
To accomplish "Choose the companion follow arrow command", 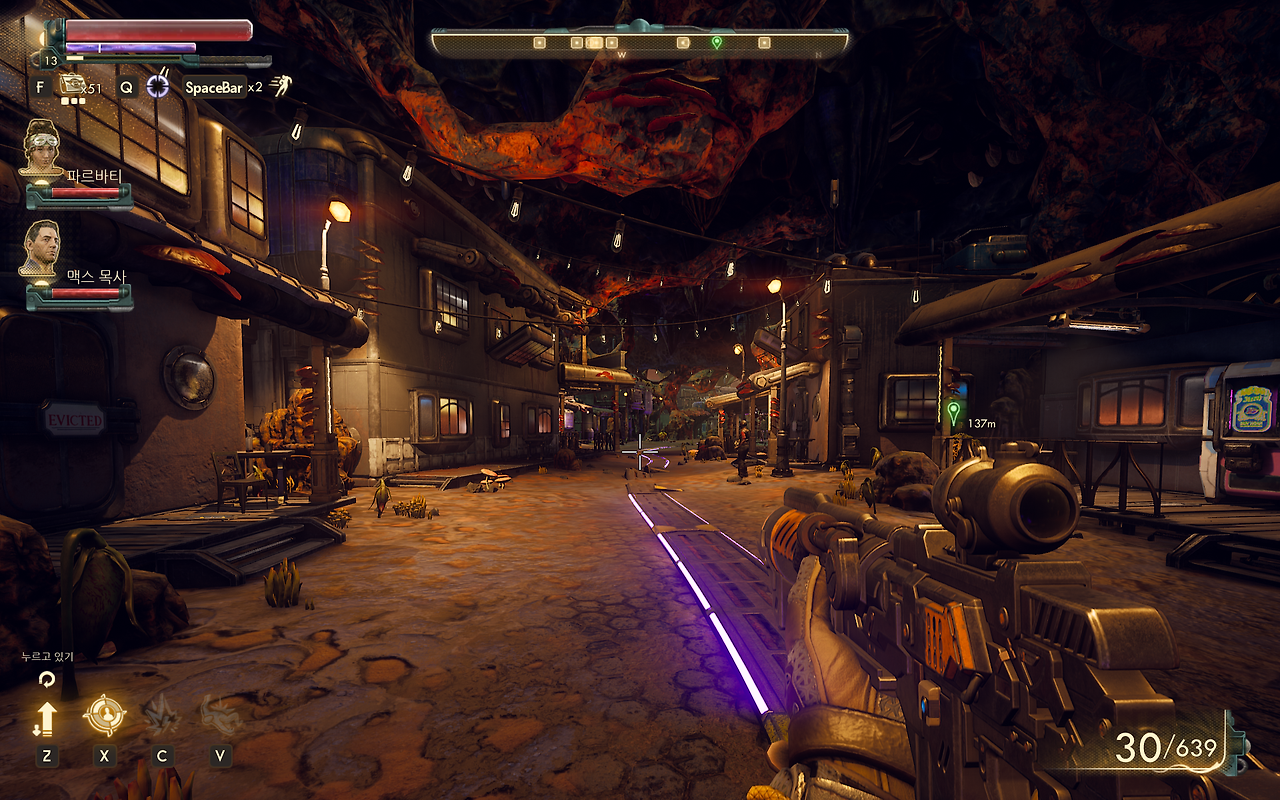I will click(46, 717).
